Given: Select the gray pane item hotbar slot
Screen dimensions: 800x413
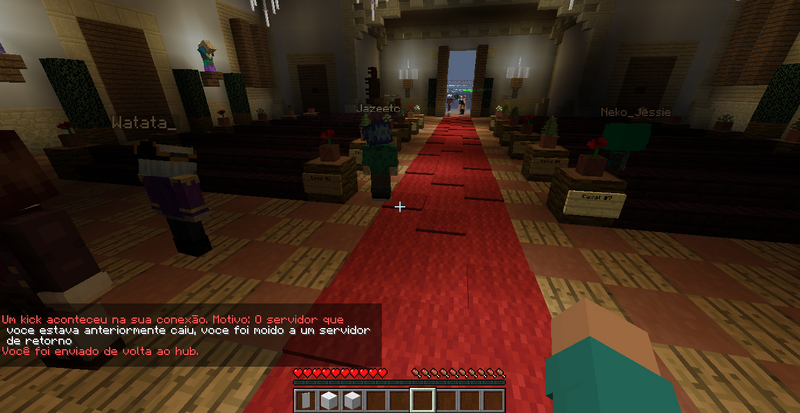Looking at the screenshot, I should (307, 400).
